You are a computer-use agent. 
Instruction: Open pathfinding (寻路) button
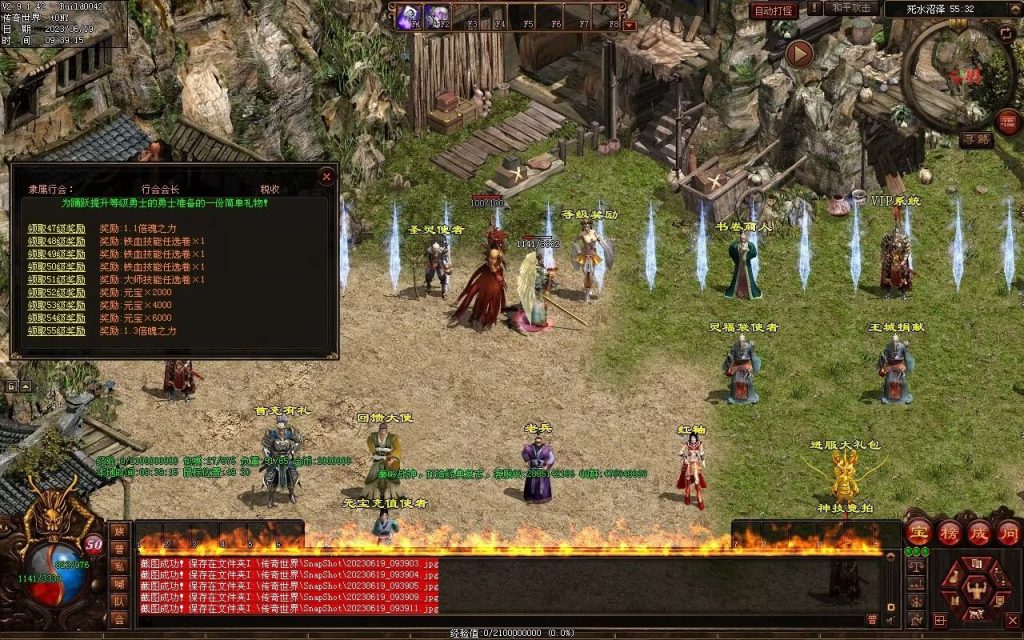976,140
